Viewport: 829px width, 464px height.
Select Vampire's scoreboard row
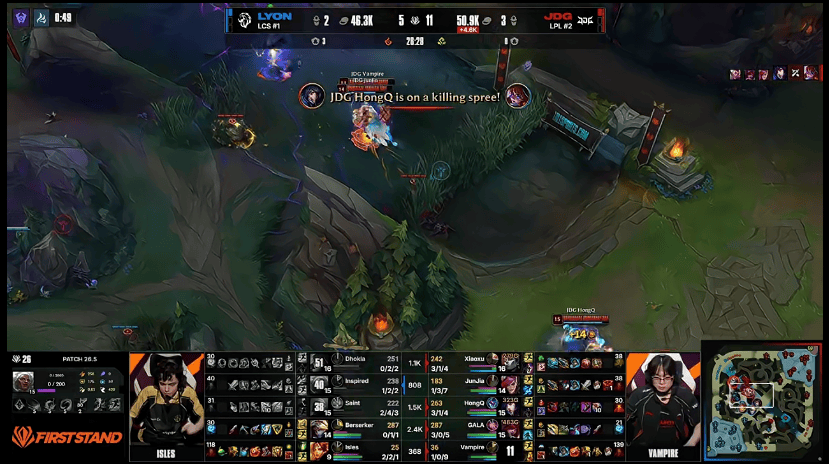tap(477, 450)
